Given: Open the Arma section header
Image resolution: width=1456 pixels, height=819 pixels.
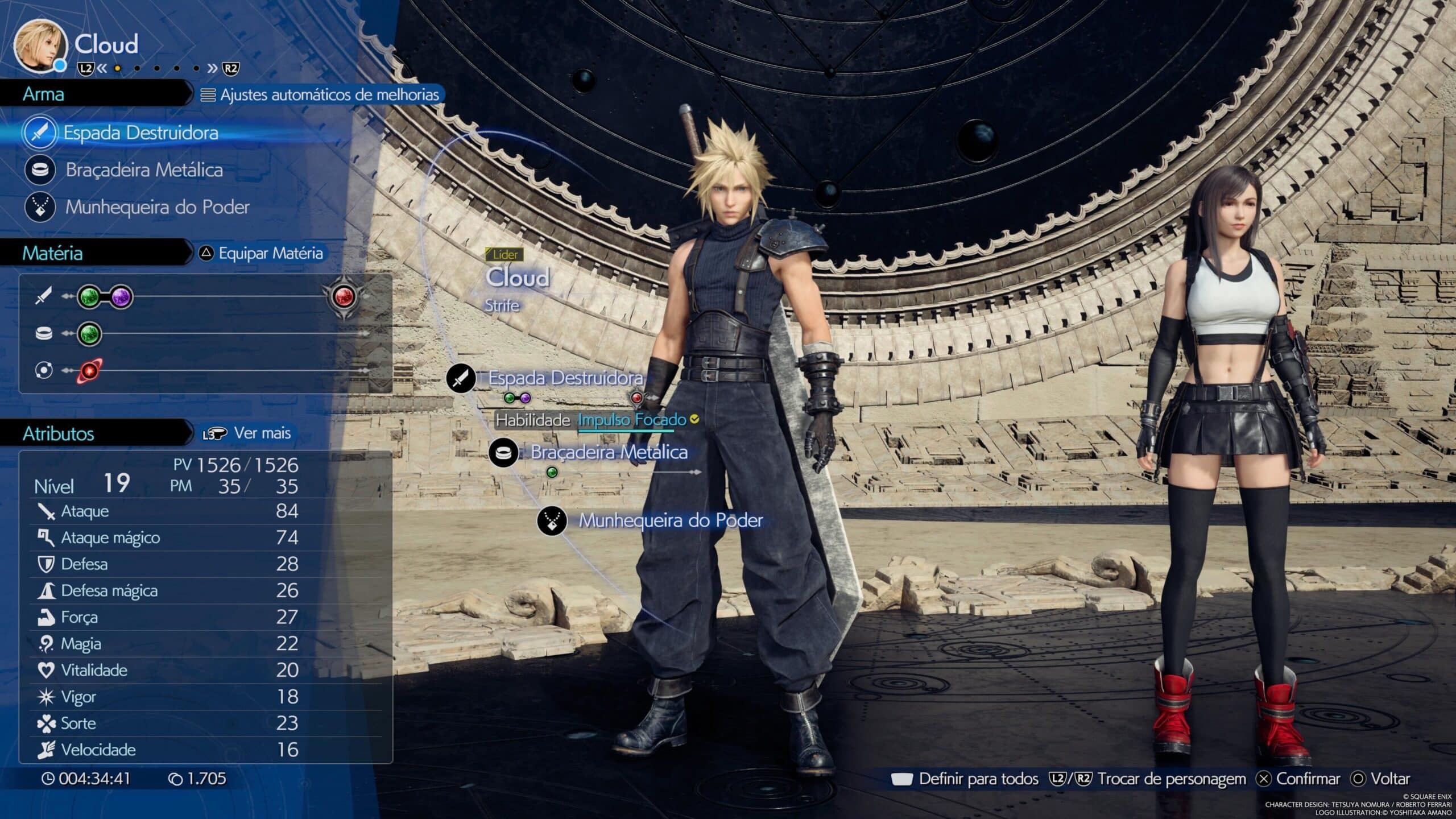Looking at the screenshot, I should 43,94.
